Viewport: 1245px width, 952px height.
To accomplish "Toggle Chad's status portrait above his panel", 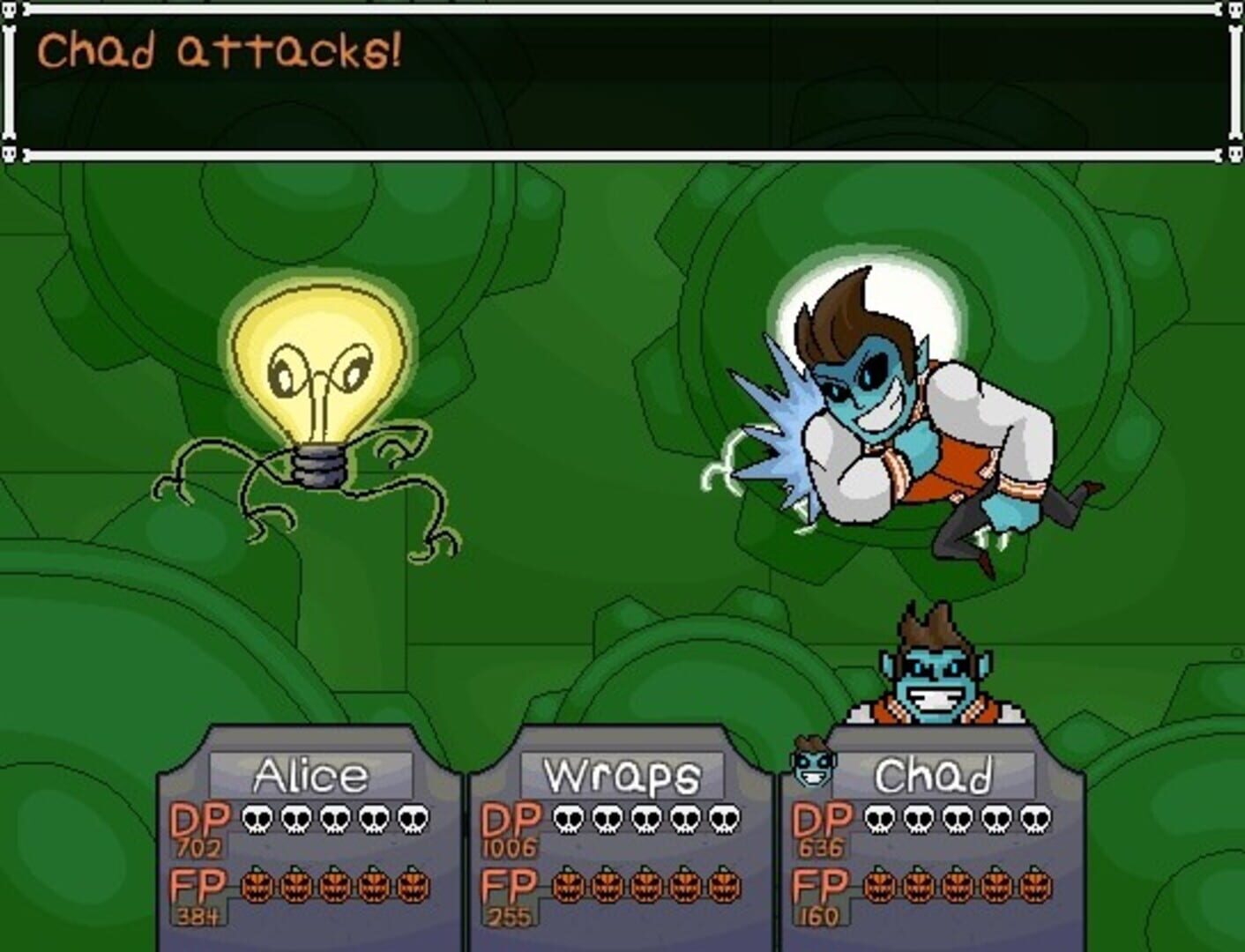I will [x=935, y=670].
